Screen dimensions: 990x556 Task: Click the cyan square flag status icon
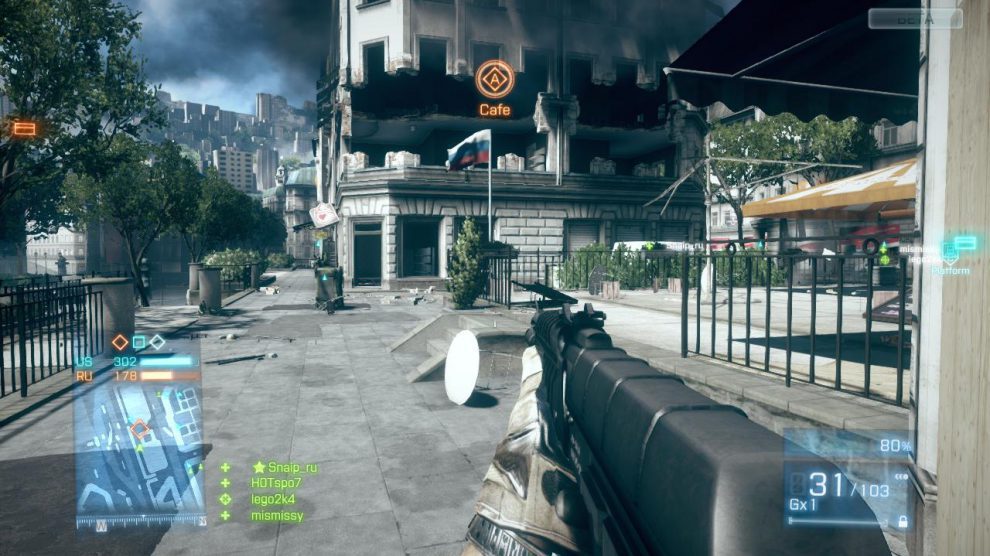pyautogui.click(x=139, y=342)
